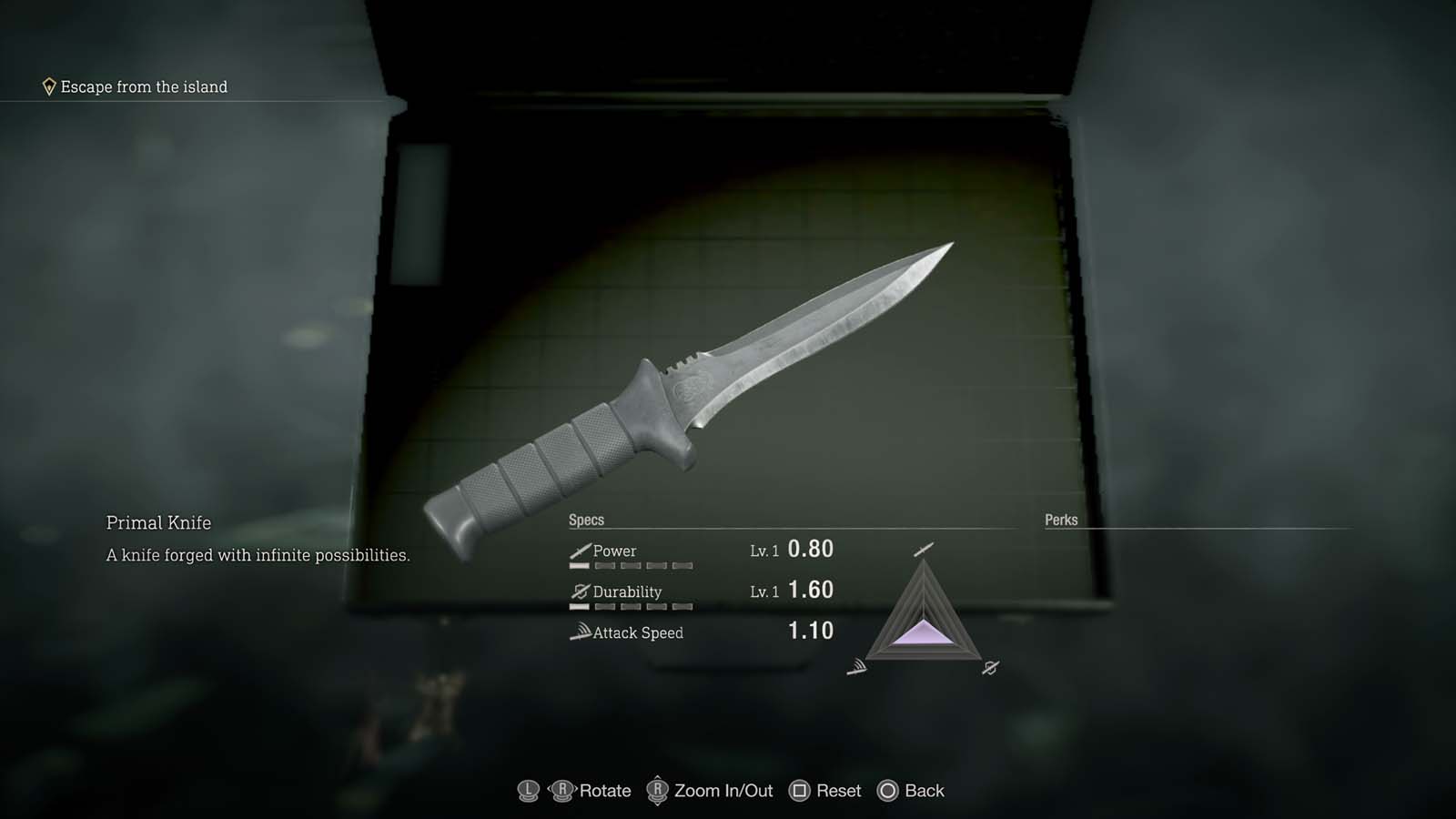Screen dimensions: 1456x819
Task: Select the Perks section header
Action: [x=1059, y=519]
